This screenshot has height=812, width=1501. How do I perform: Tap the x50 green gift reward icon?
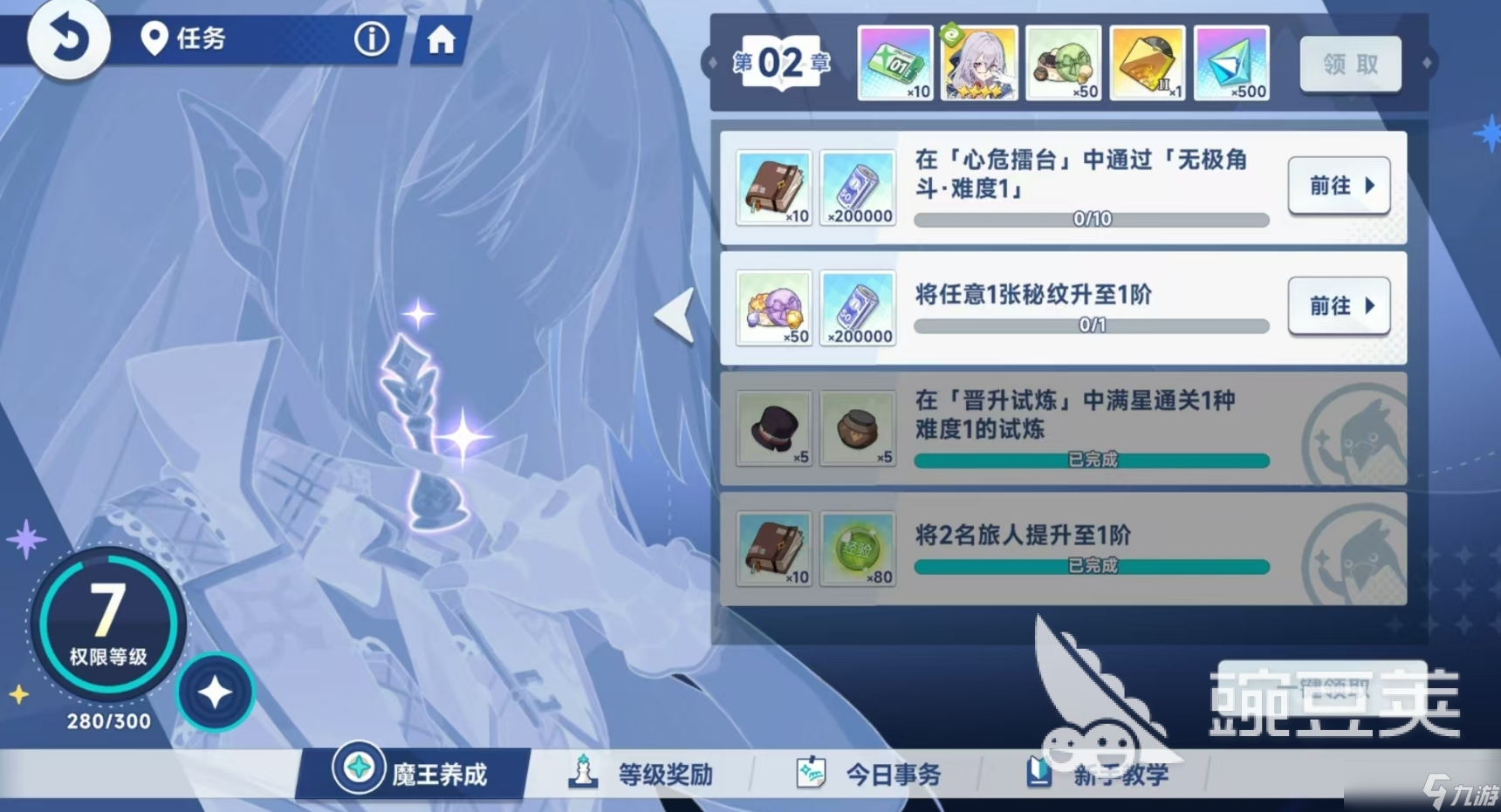pos(1064,62)
